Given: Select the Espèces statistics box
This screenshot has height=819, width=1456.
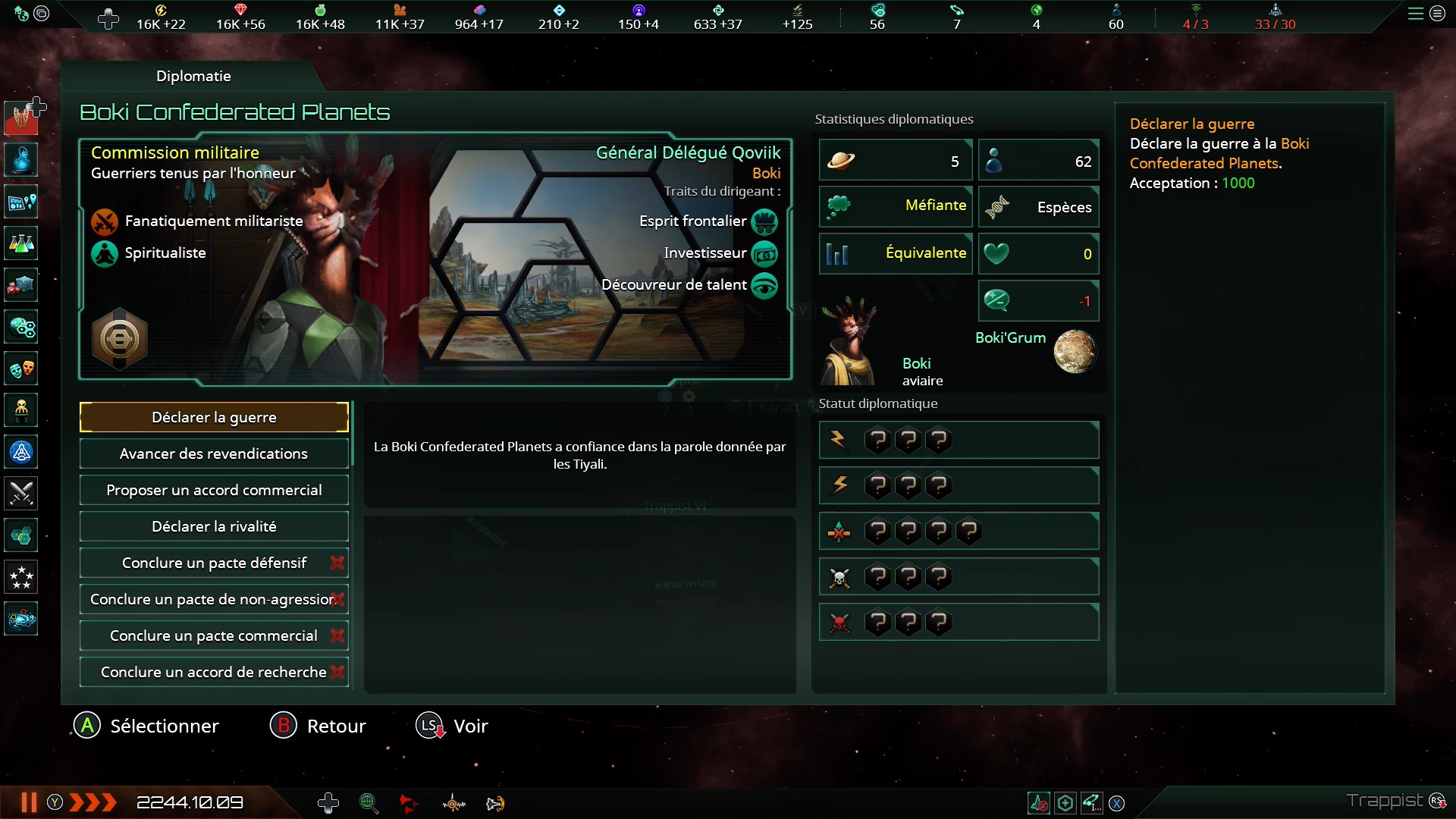Looking at the screenshot, I should [1039, 207].
